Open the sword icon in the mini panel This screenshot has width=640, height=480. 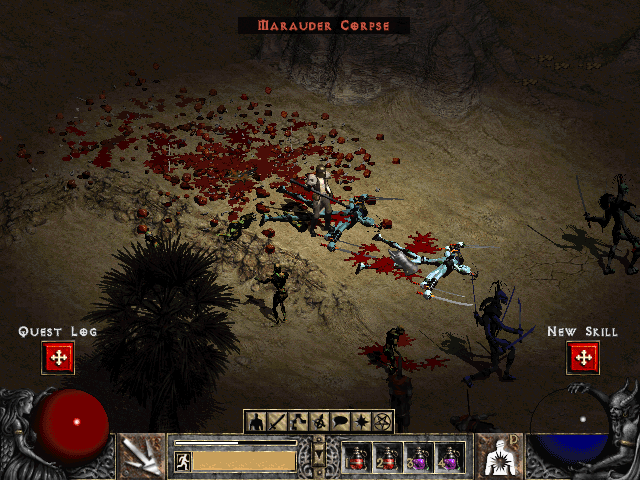pyautogui.click(x=277, y=421)
